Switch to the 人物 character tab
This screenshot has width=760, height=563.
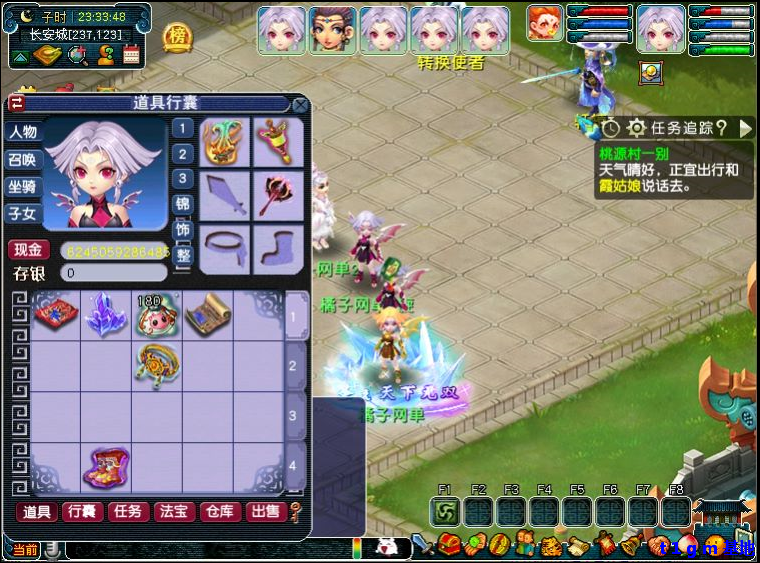(x=23, y=132)
